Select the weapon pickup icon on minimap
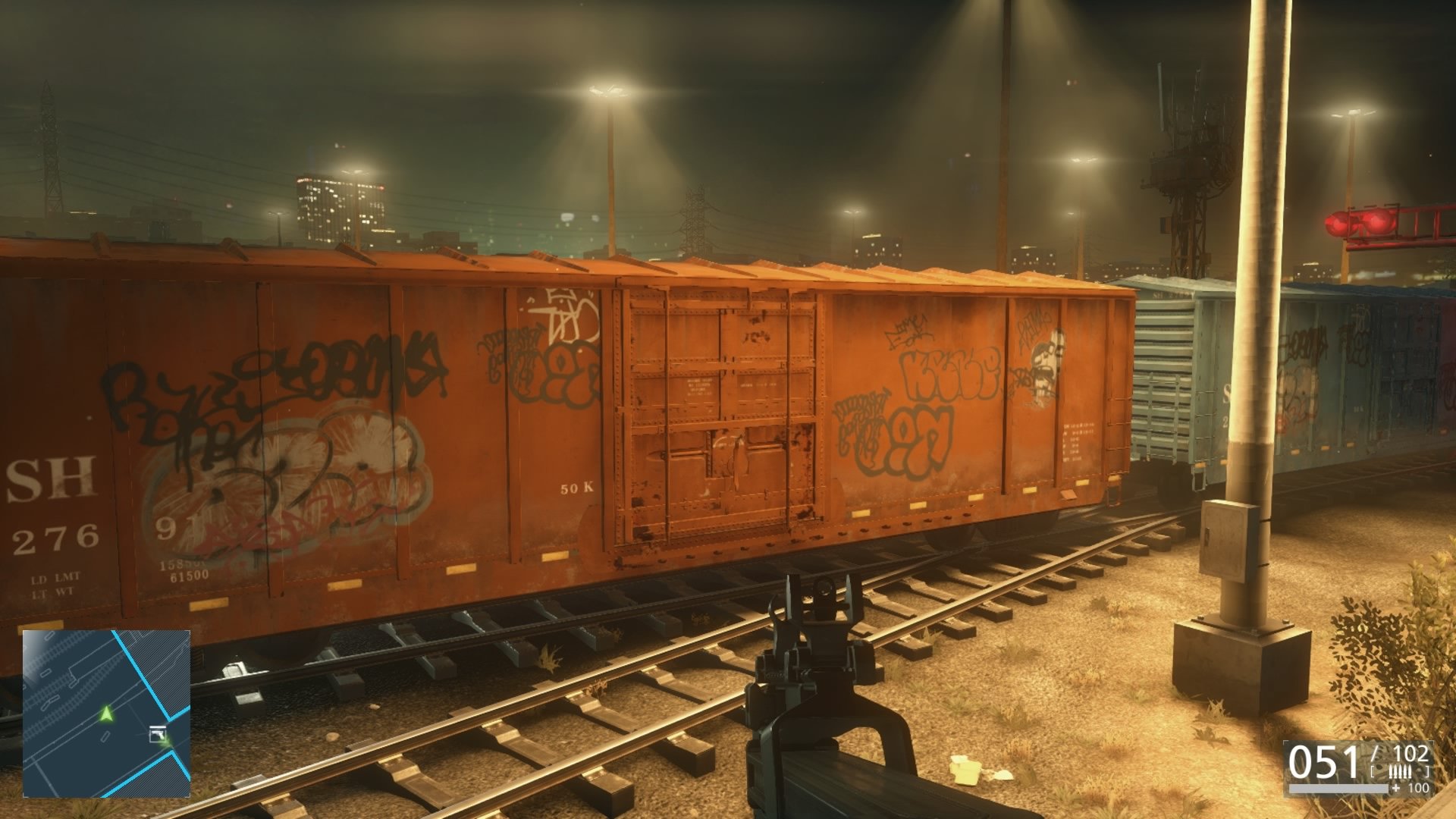Image resolution: width=1456 pixels, height=819 pixels. [x=158, y=734]
